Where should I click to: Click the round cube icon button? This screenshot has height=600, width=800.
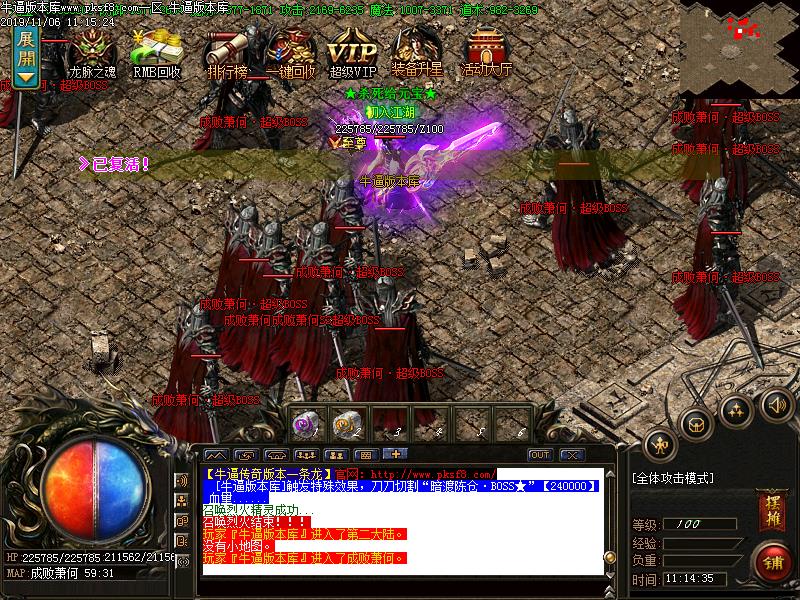tap(696, 424)
